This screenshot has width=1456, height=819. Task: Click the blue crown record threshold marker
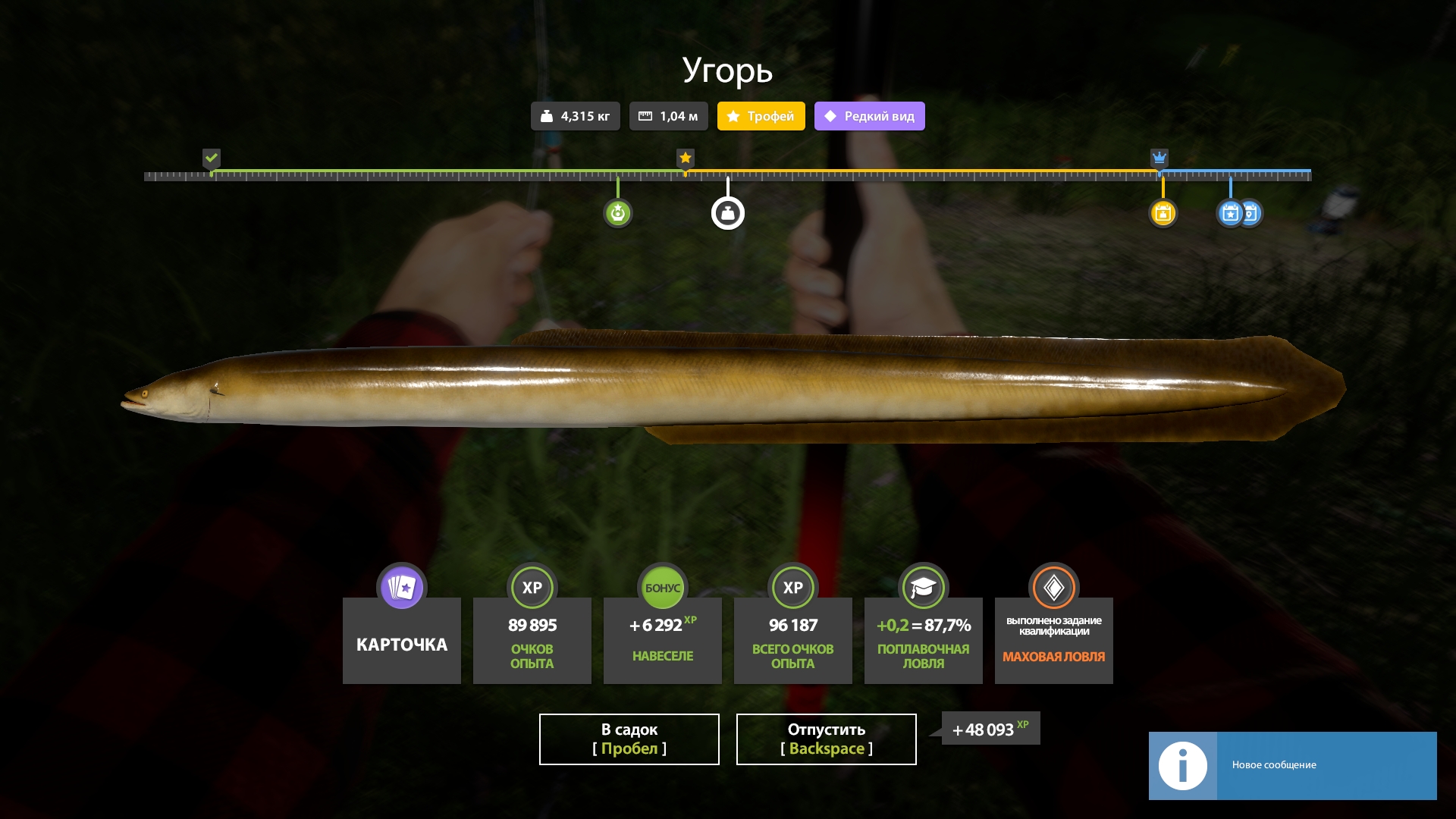tap(1159, 158)
